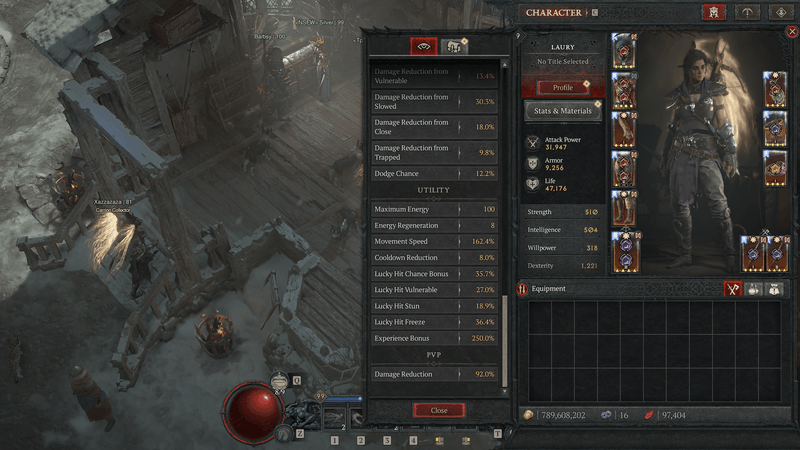Switch to the consumables potion inventory tab
Viewport: 800px width, 450px height.
pyautogui.click(x=752, y=289)
